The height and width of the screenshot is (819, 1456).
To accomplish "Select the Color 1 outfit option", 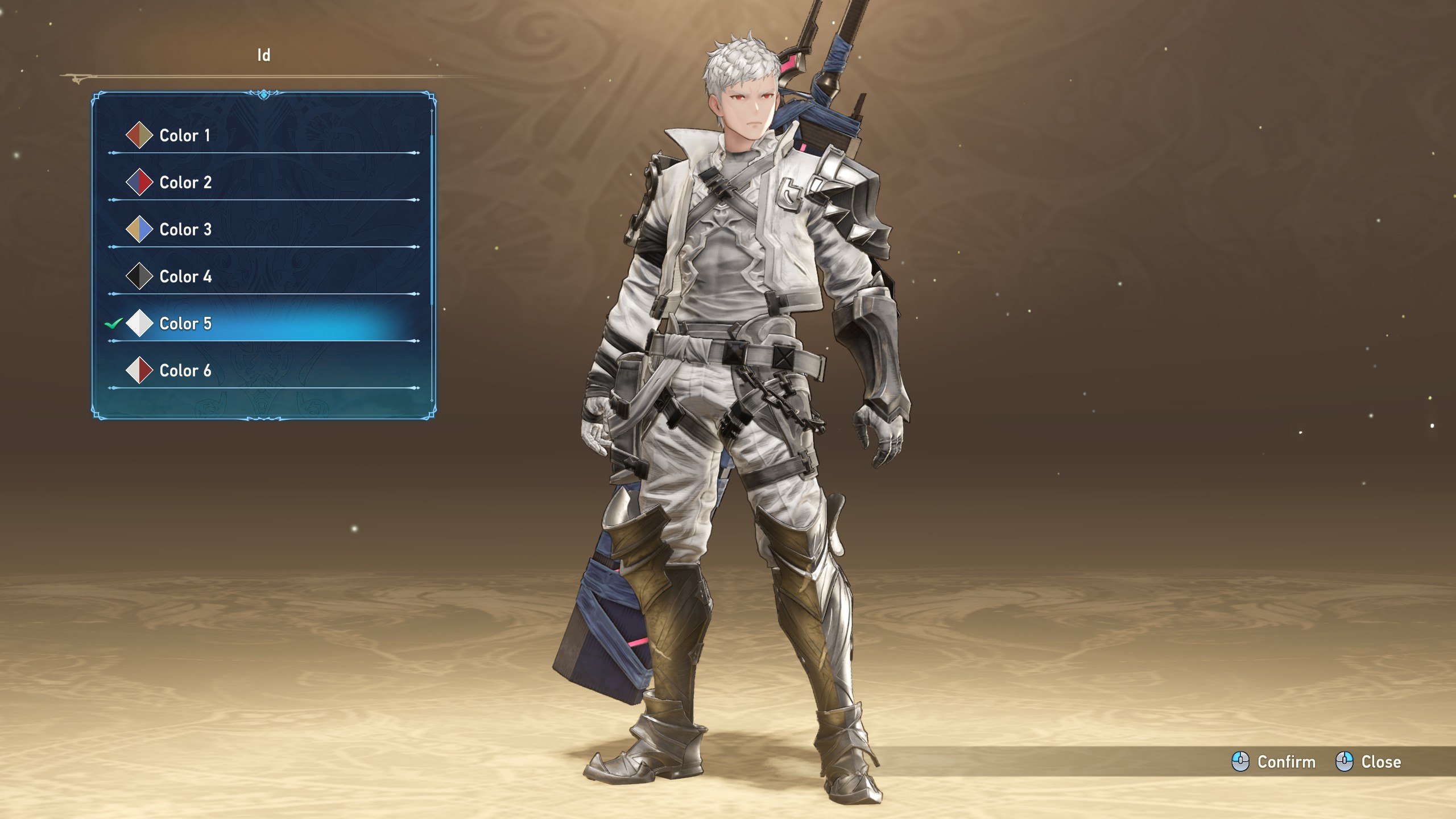I will click(x=185, y=135).
